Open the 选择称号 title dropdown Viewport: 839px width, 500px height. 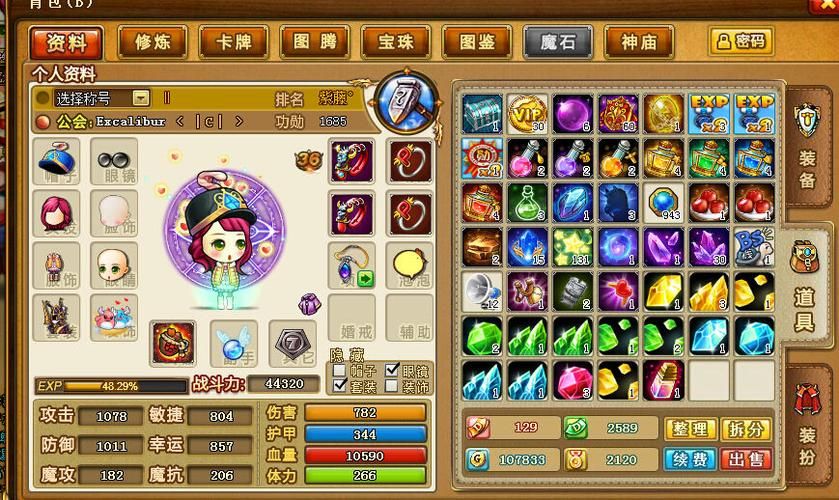coord(141,98)
